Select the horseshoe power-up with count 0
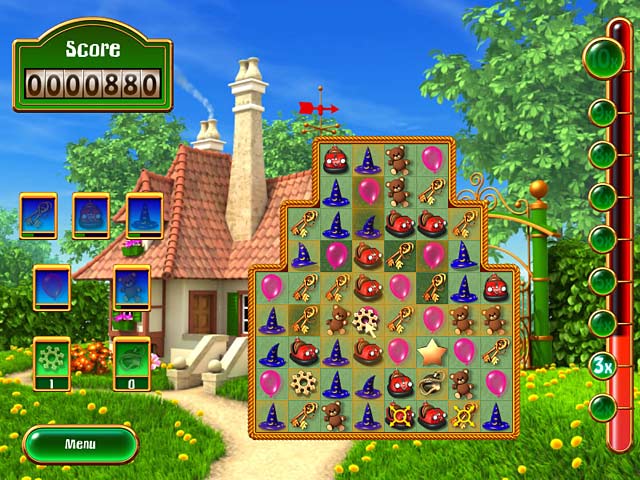This screenshot has height=480, width=640. [131, 360]
